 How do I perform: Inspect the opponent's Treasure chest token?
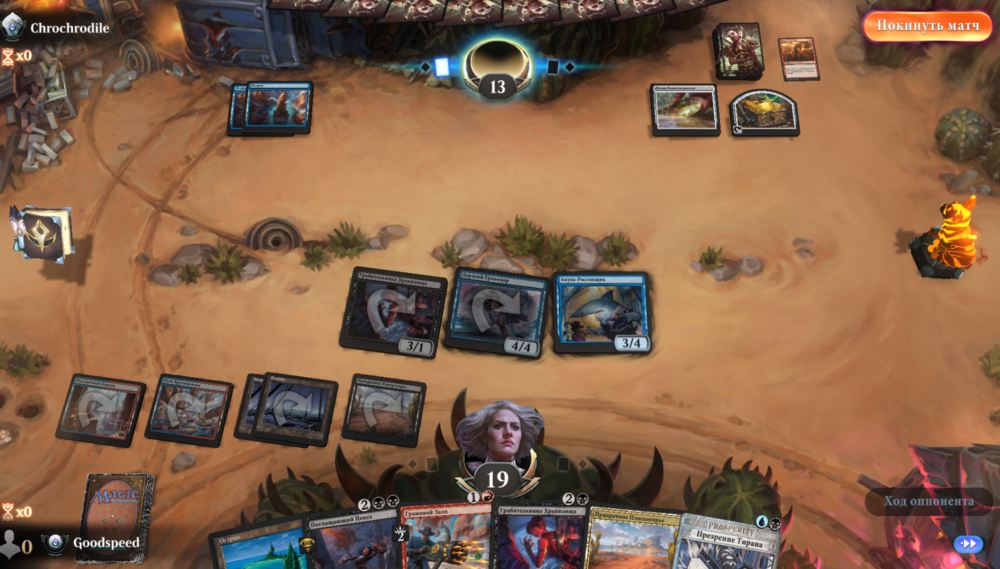764,112
